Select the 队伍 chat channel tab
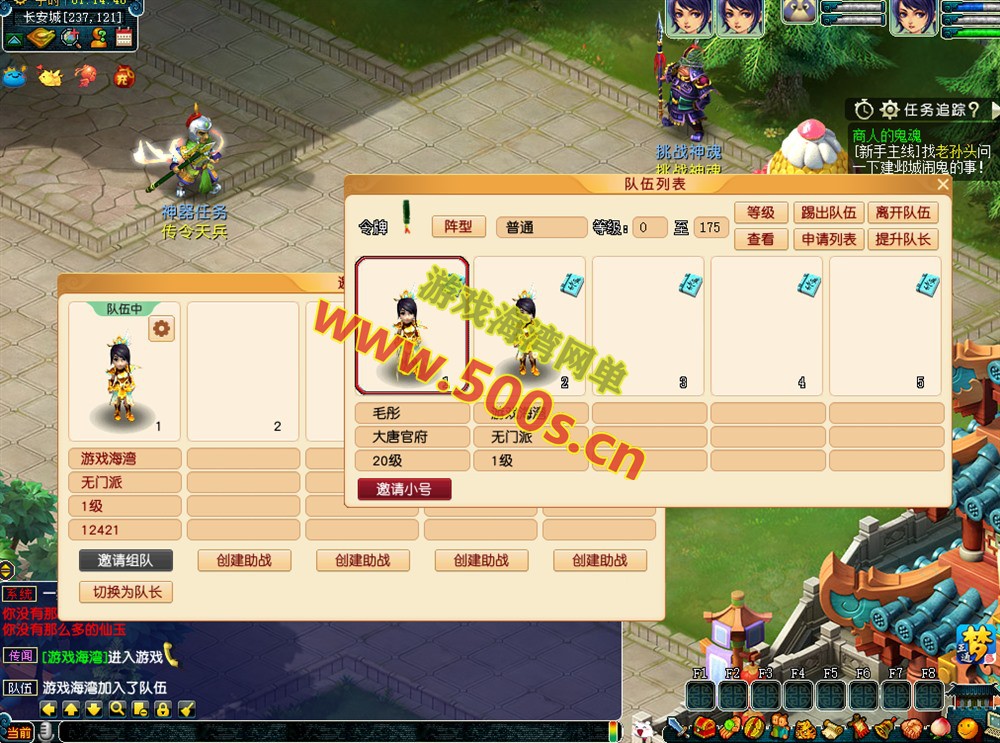 click(19, 688)
